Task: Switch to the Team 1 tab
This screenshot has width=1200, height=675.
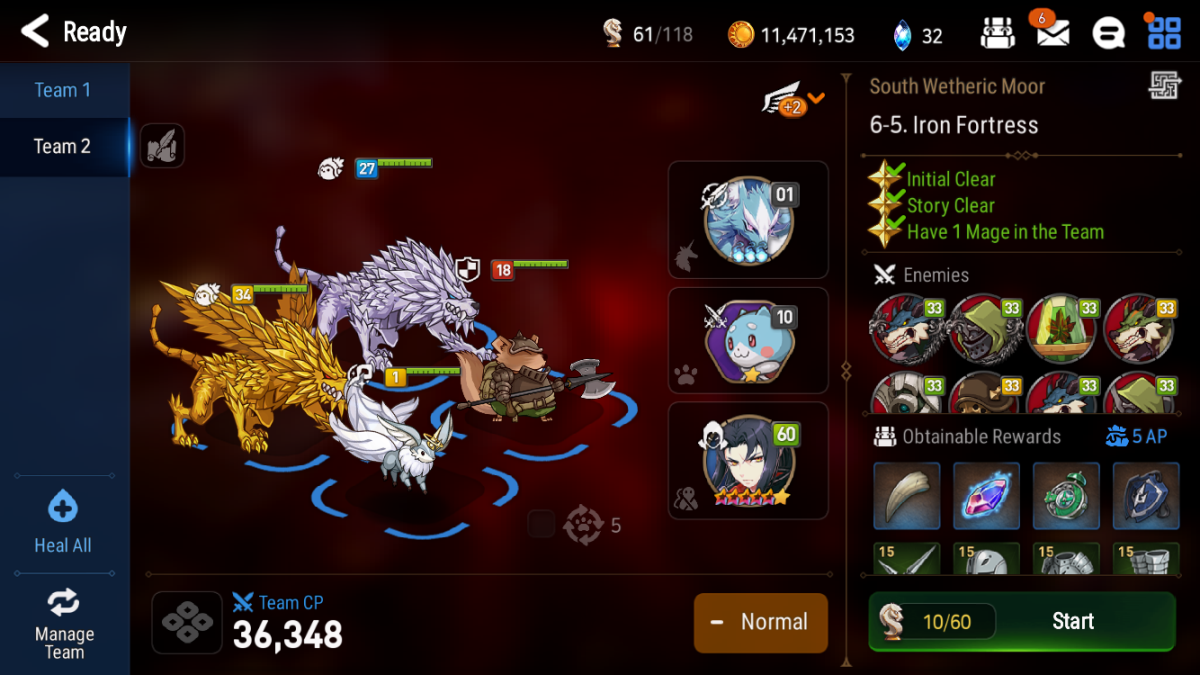Action: 63,90
